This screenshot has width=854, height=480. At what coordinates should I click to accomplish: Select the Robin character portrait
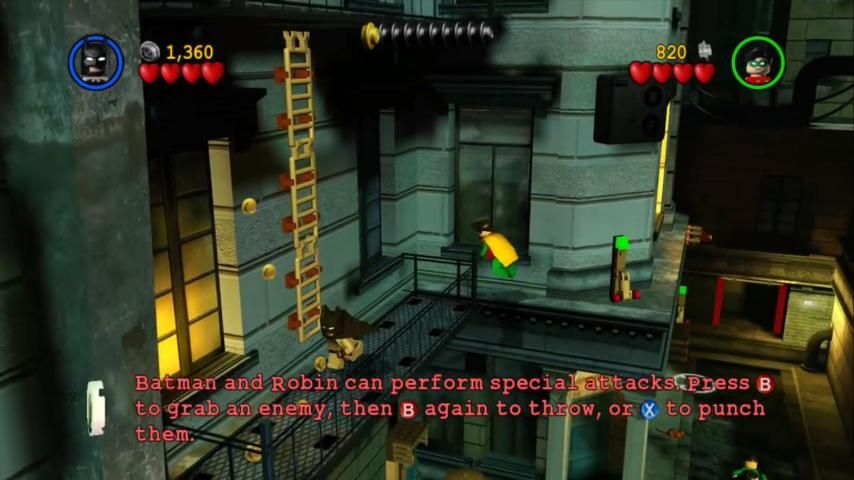[x=757, y=62]
